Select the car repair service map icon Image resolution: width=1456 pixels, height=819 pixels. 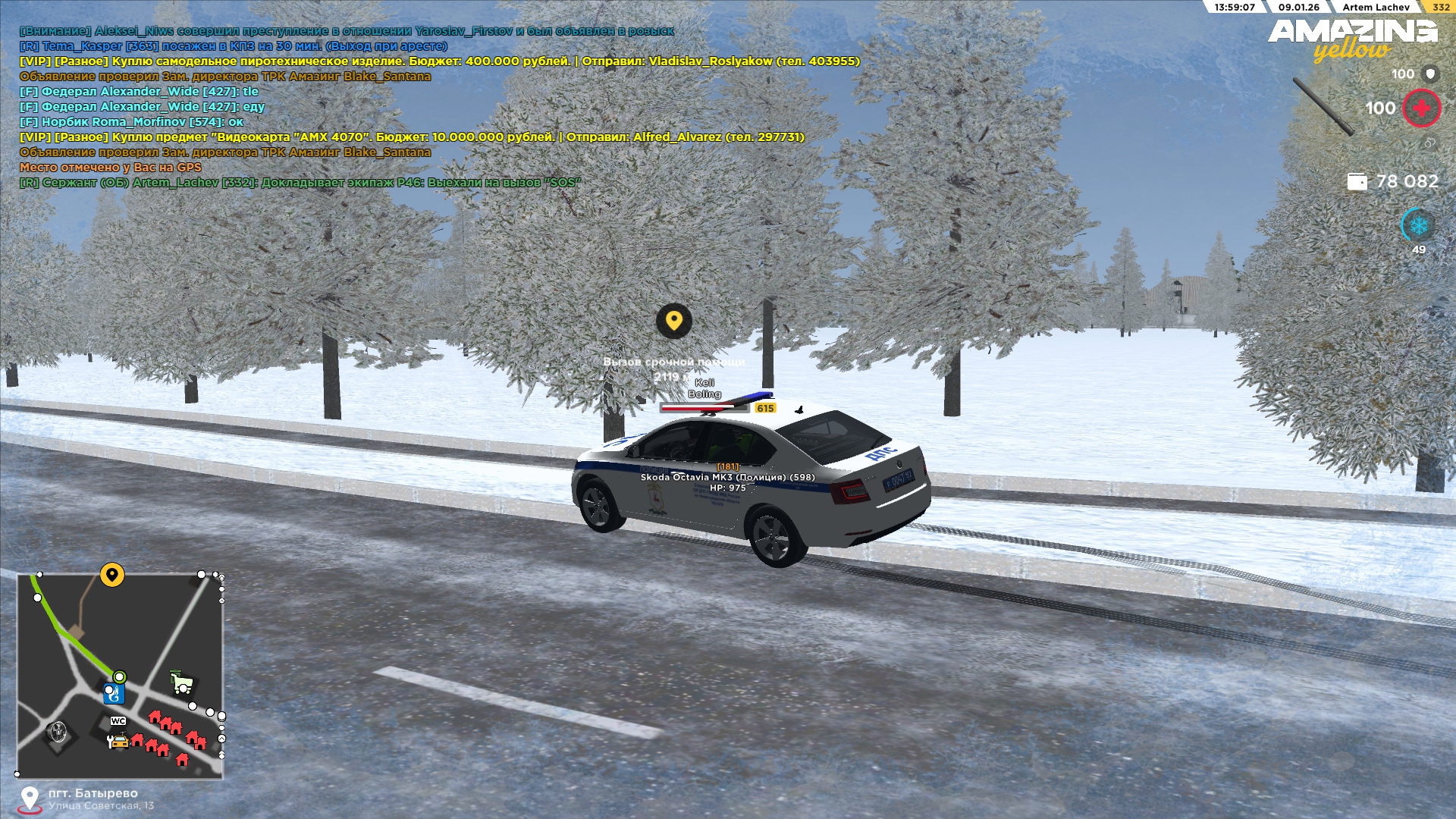click(x=118, y=741)
